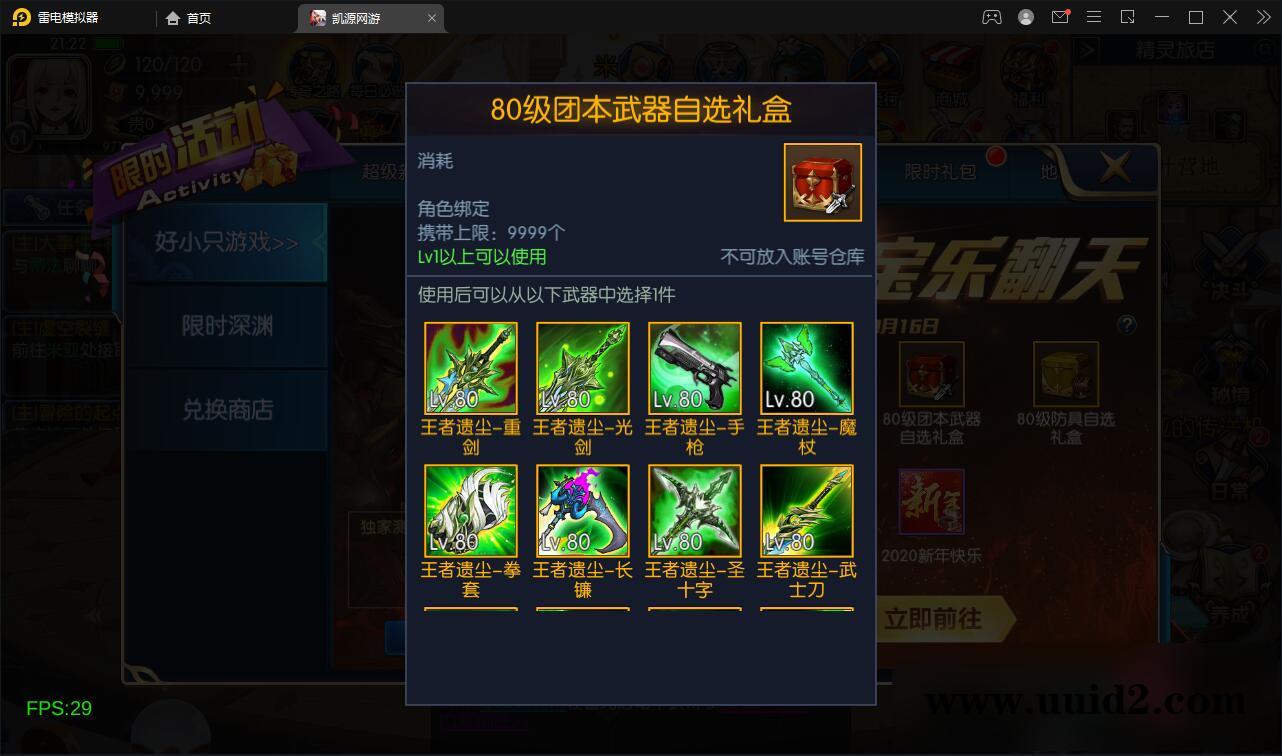Screen dimensions: 1282x756
Task: Switch to the 首页 tab
Action: pos(189,17)
